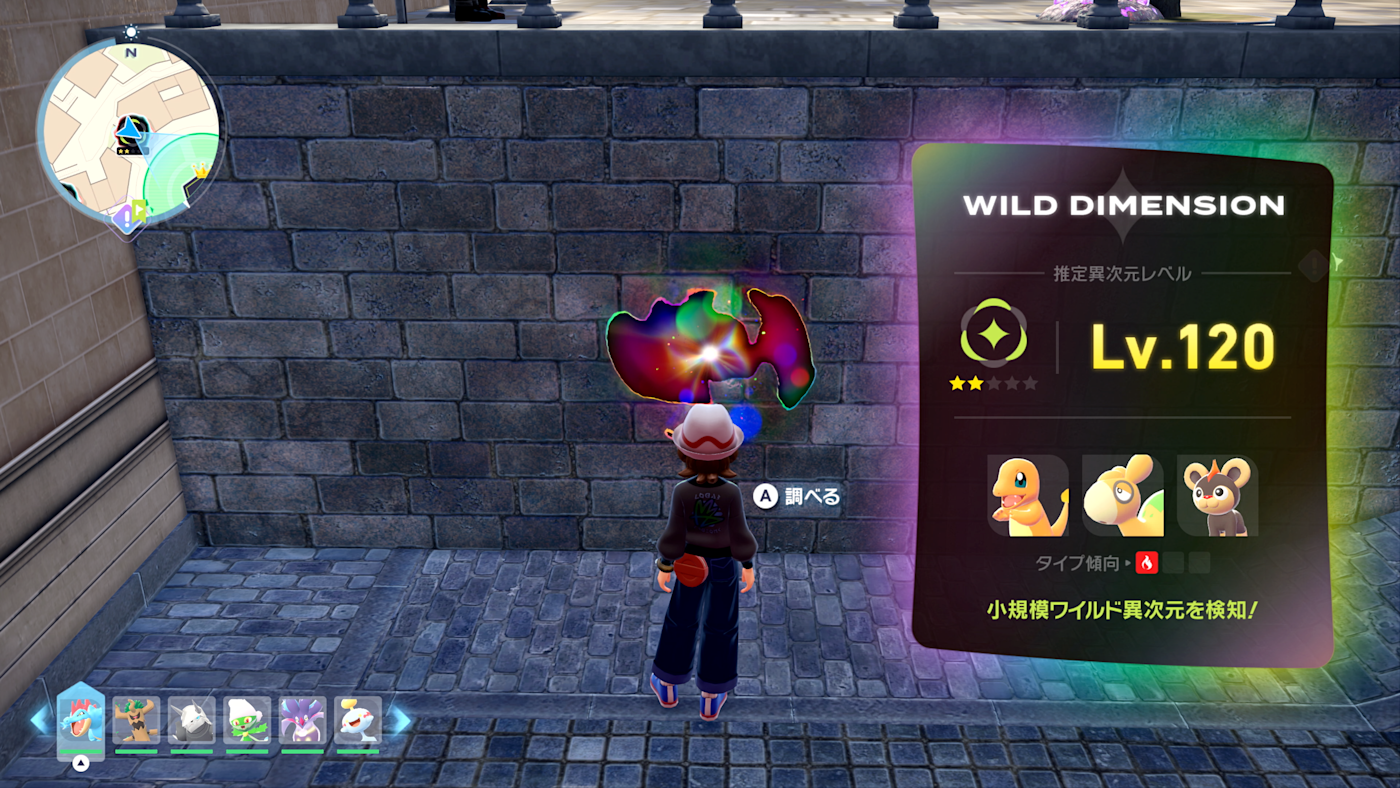This screenshot has height=788, width=1400.
Task: View Numel in the Wild Dimension panel
Action: click(1122, 496)
